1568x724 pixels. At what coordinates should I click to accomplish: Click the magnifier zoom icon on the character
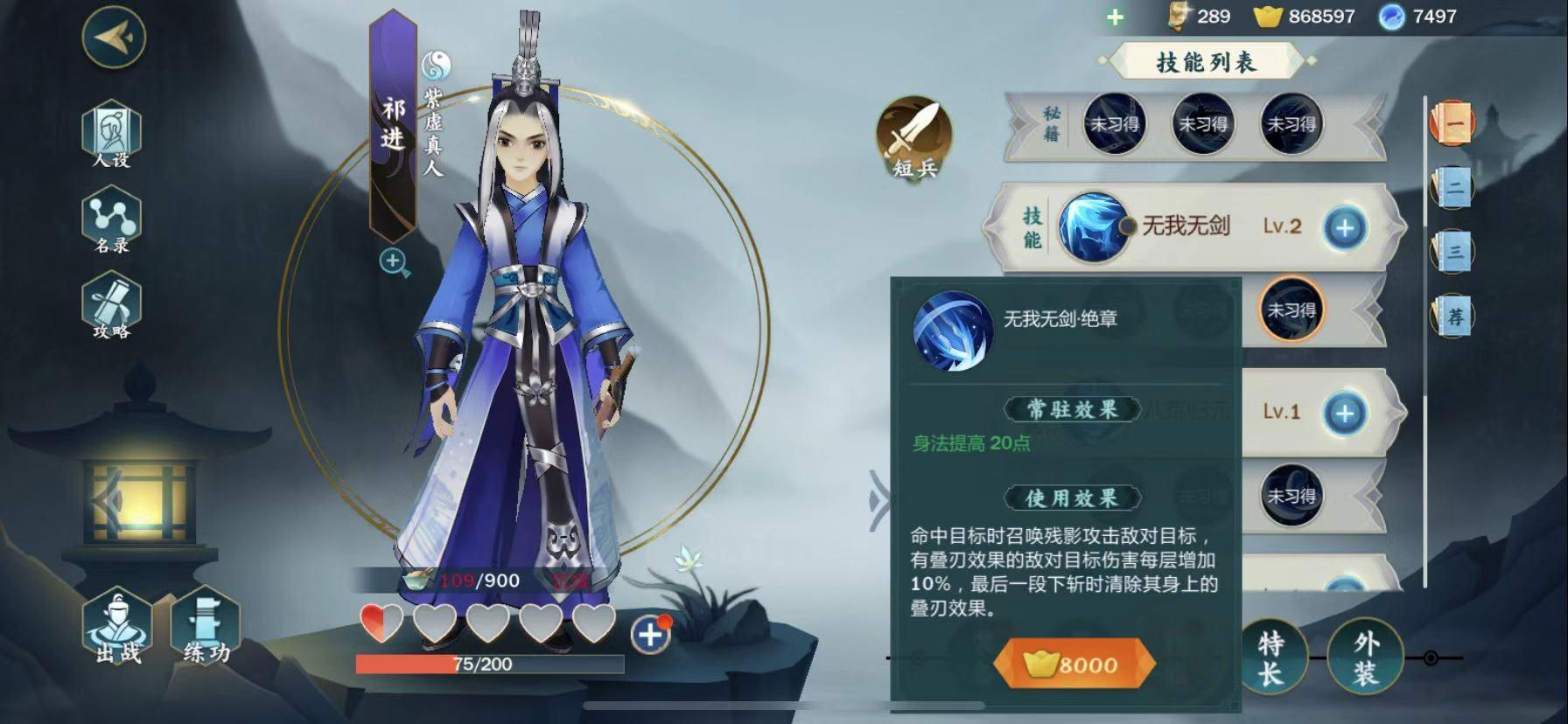click(392, 261)
